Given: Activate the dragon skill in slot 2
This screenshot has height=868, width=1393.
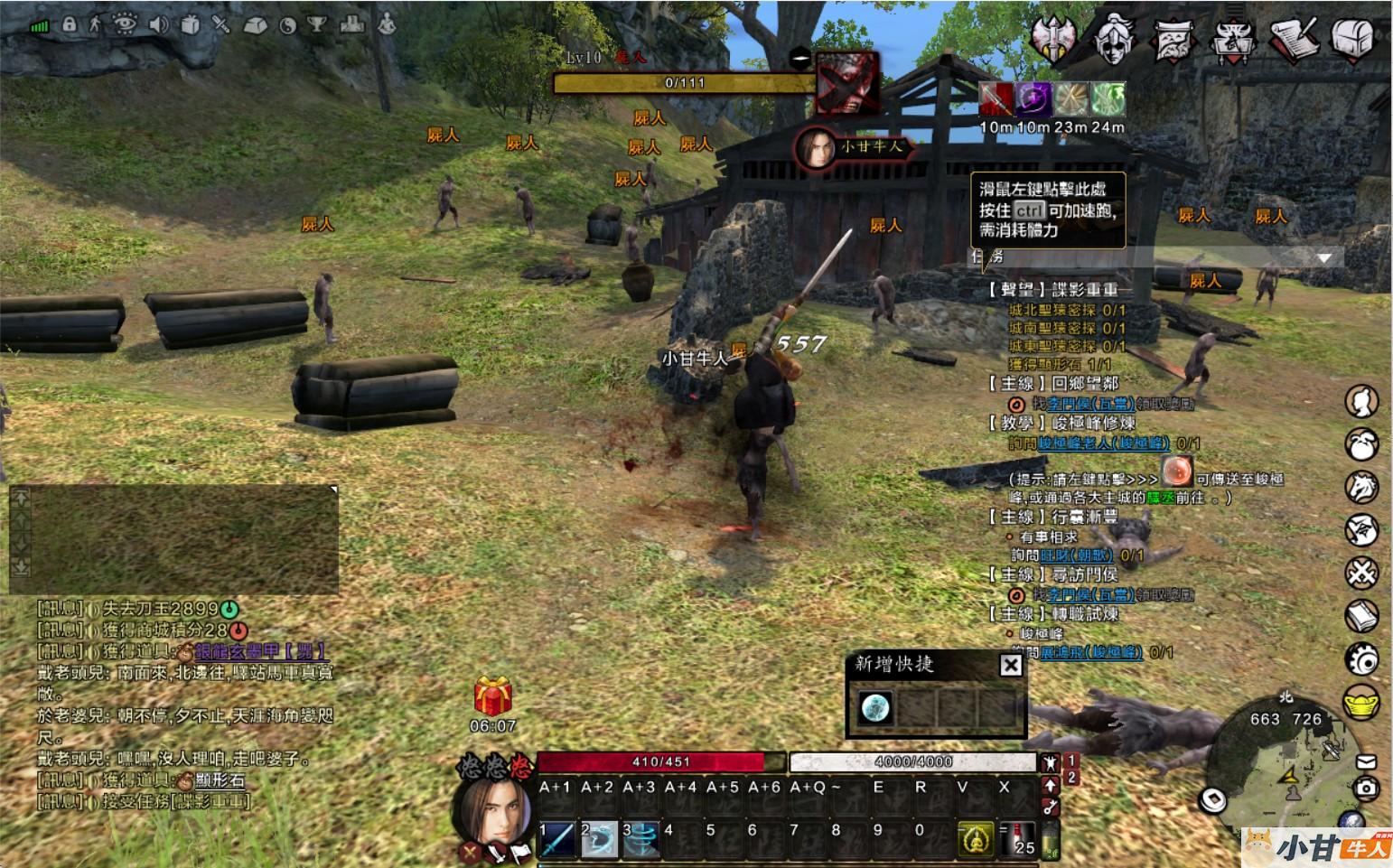Looking at the screenshot, I should point(599,840).
